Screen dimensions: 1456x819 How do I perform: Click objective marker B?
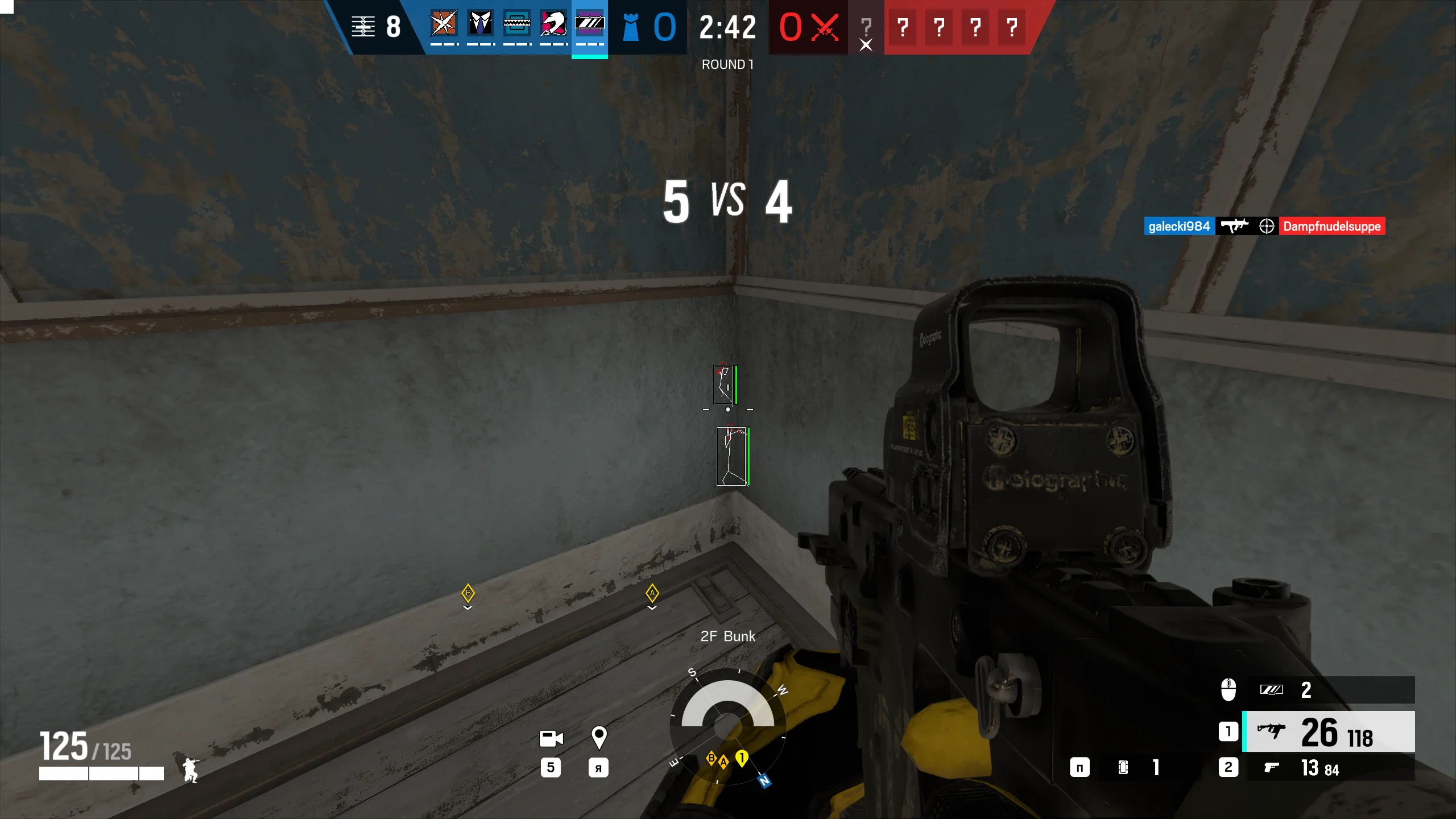pyautogui.click(x=468, y=593)
